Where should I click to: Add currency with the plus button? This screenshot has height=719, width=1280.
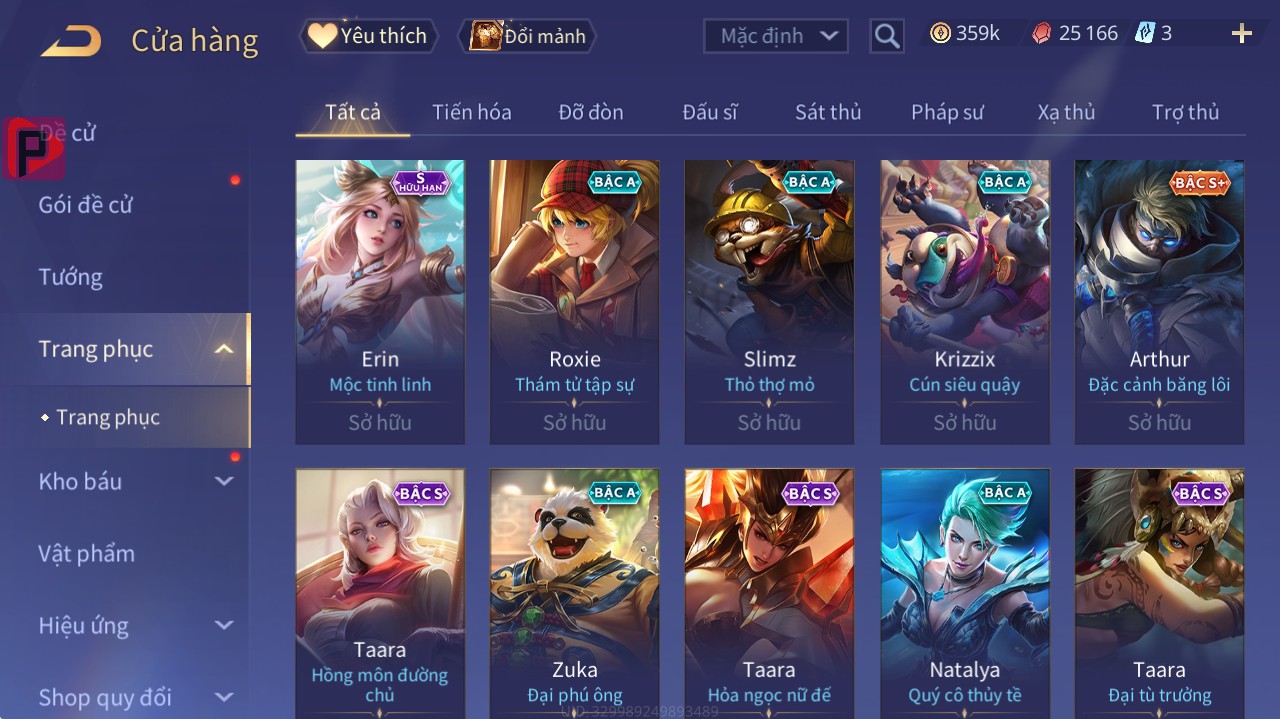(x=1241, y=34)
